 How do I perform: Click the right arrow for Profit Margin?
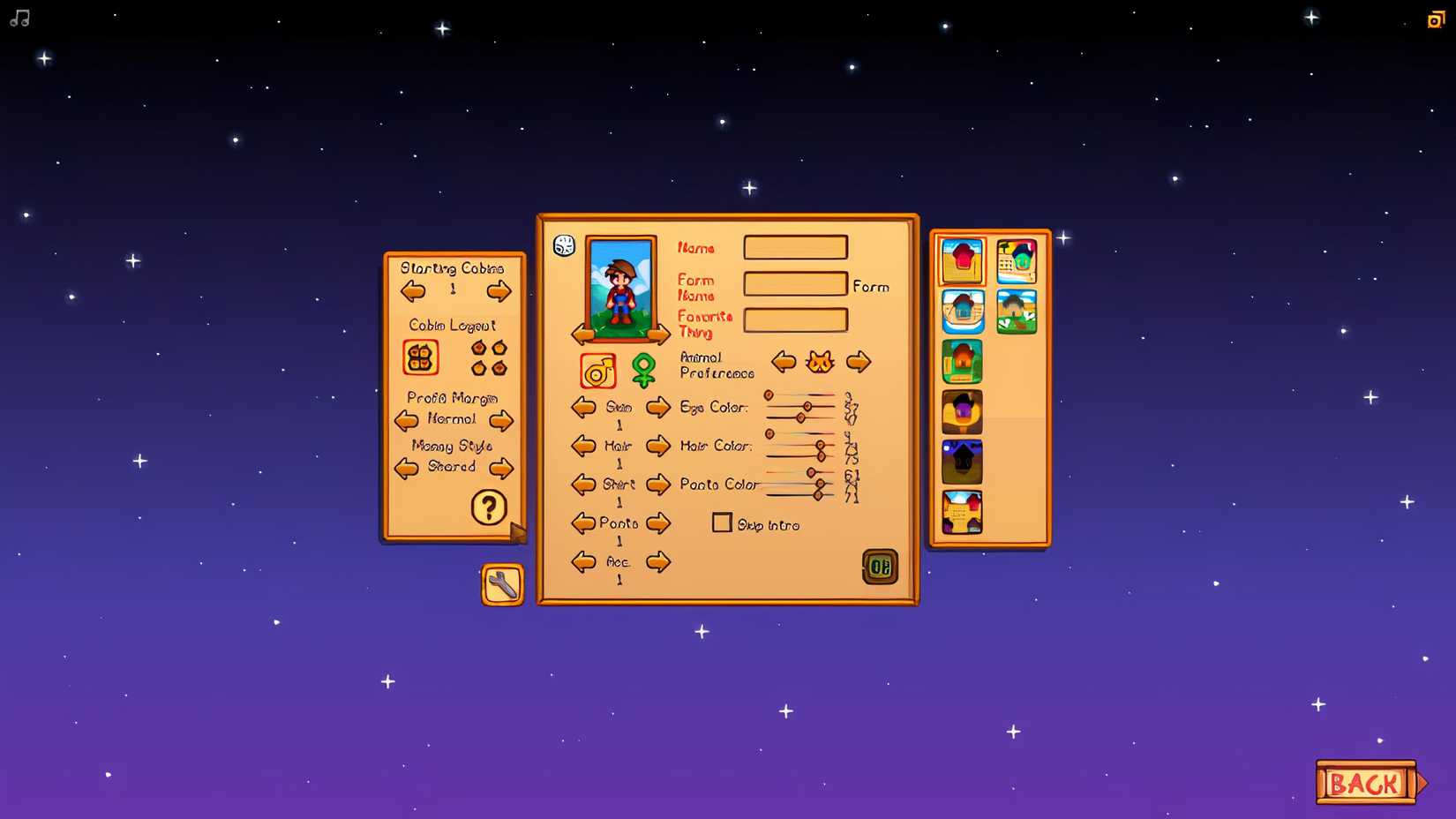tap(502, 421)
